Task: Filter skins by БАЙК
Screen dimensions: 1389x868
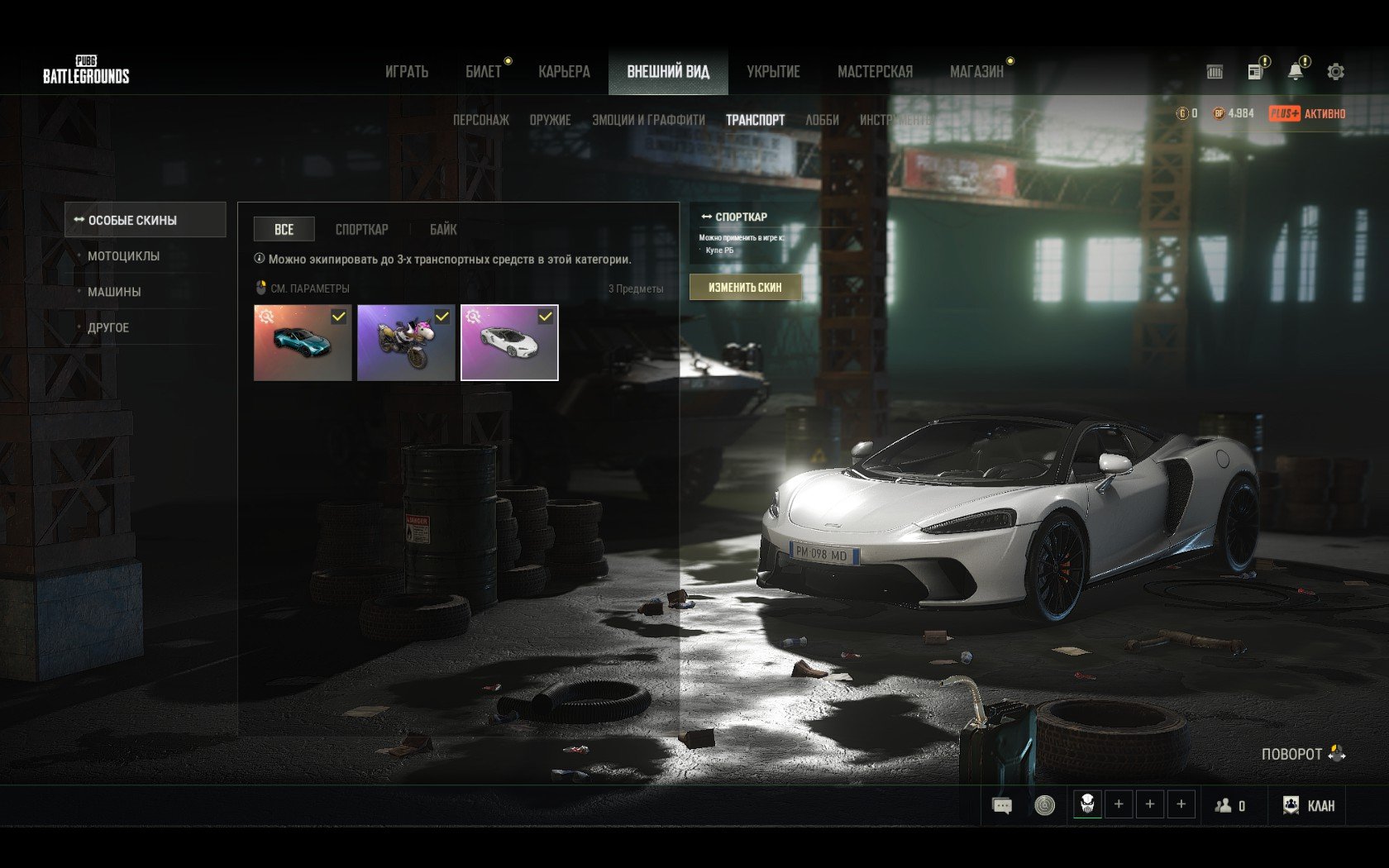Action: [443, 229]
